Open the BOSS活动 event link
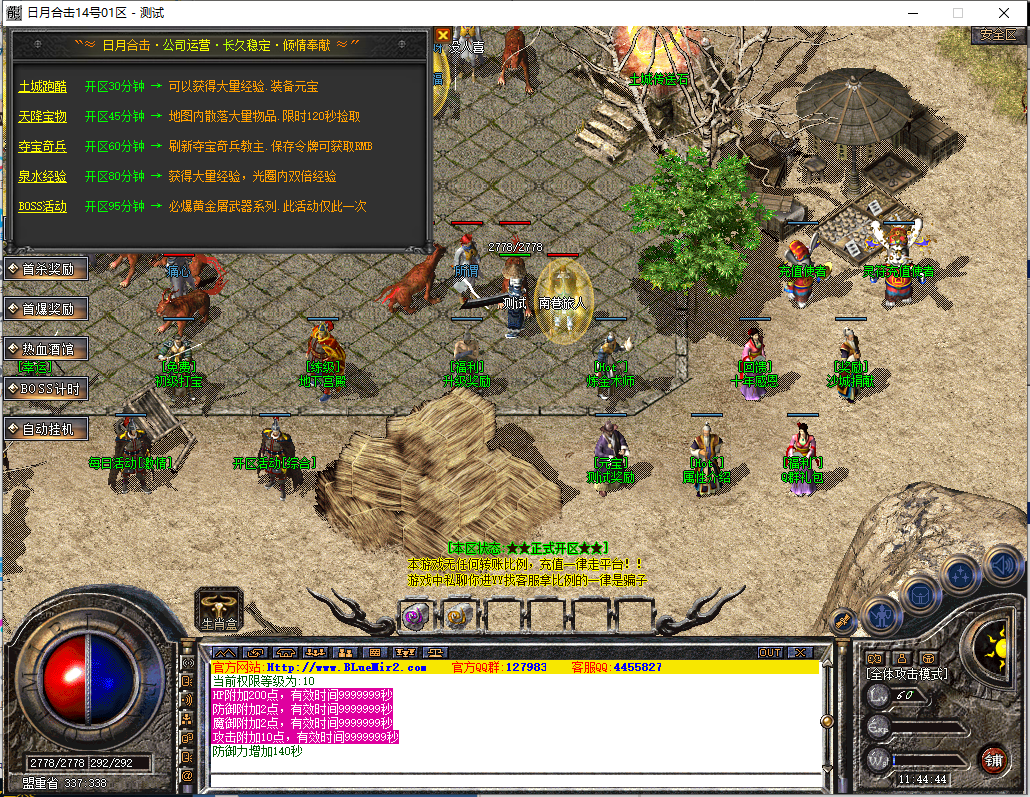The height and width of the screenshot is (797, 1030). 42,207
